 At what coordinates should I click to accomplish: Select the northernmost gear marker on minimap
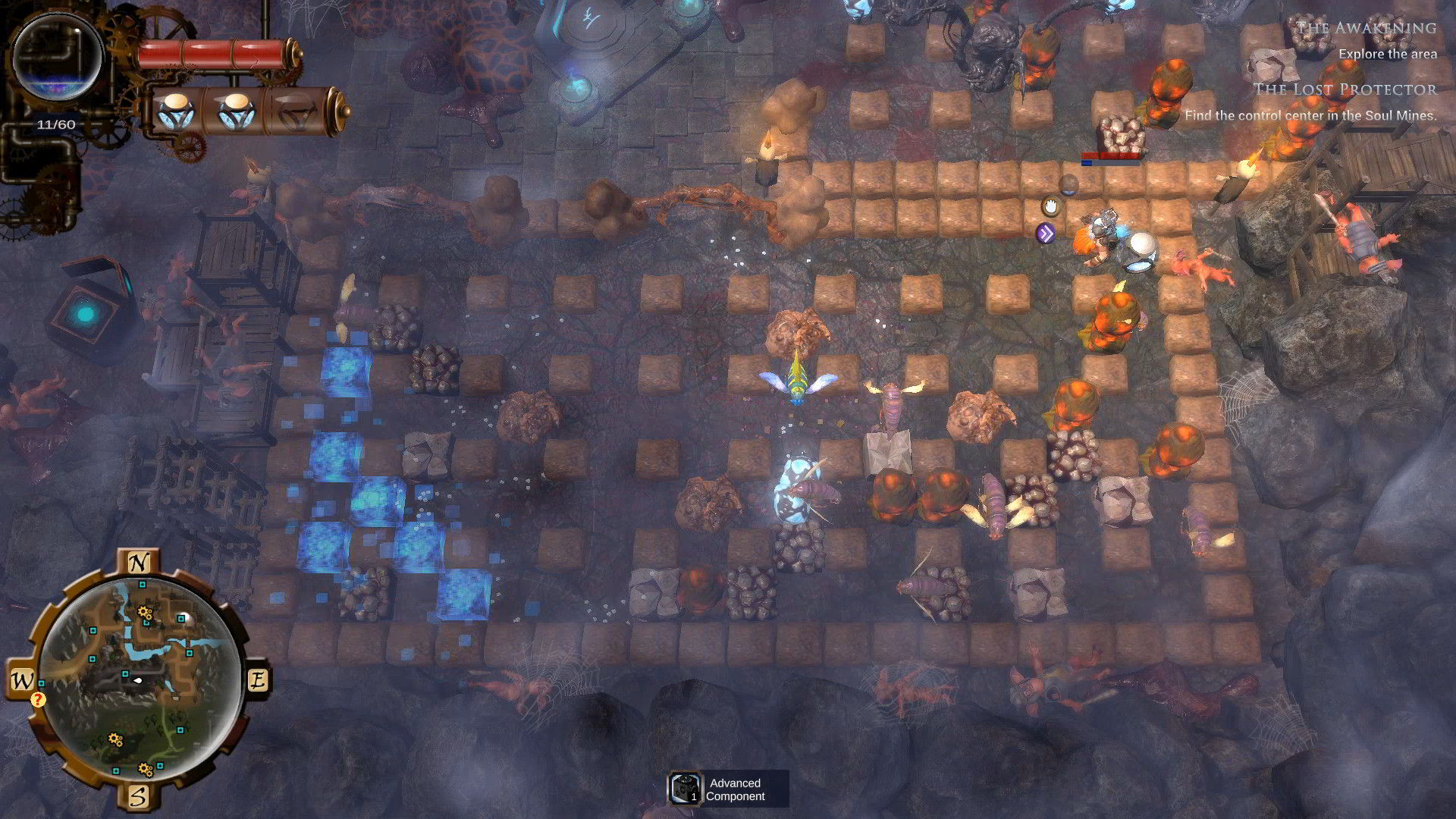[144, 613]
